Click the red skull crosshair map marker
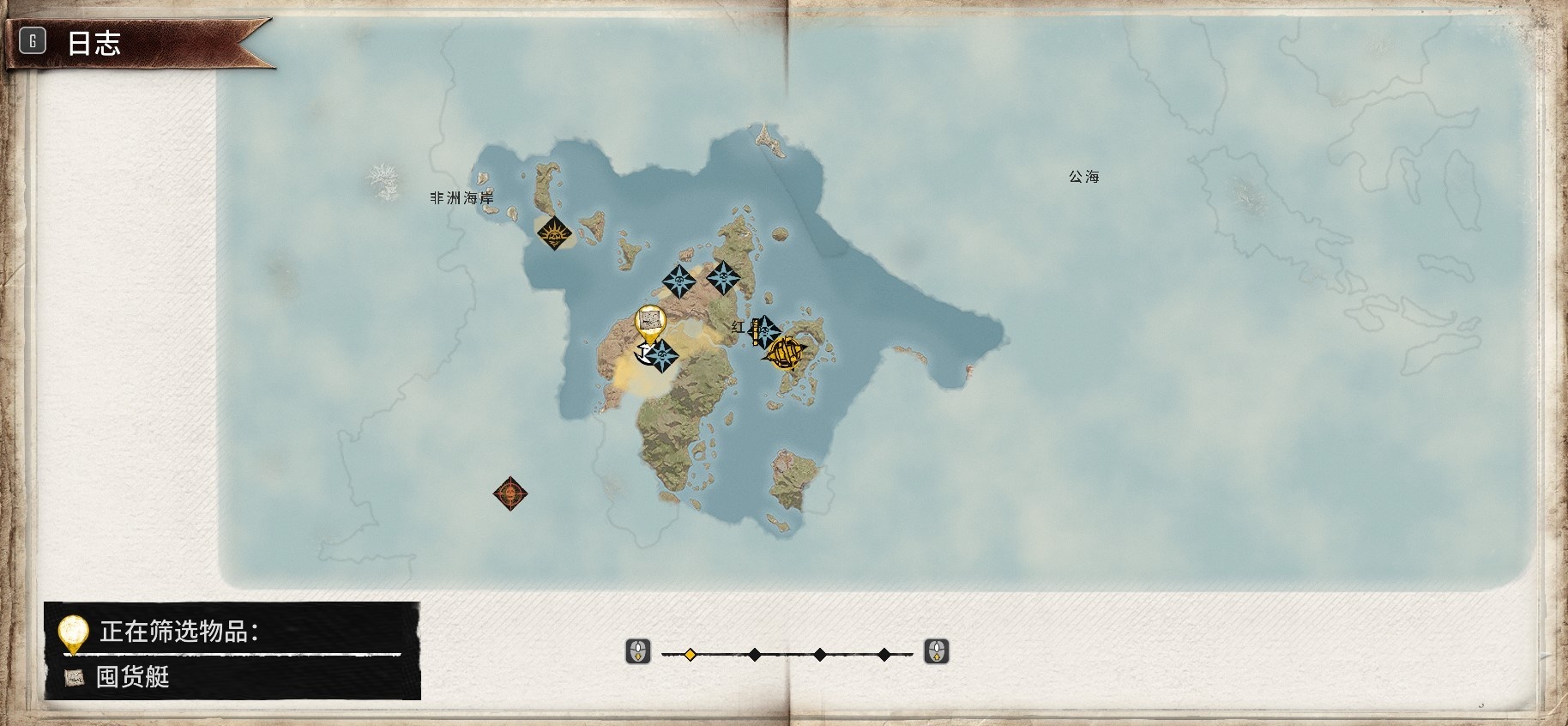Screen dimensions: 1568x726 [x=510, y=493]
